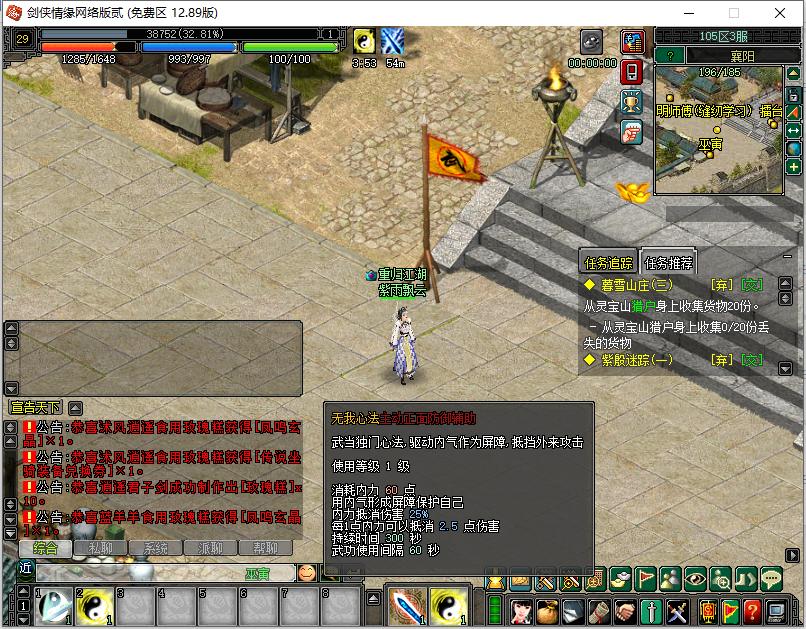The height and width of the screenshot is (629, 806).
Task: Click the green question mark button above the minimap
Action: point(670,55)
